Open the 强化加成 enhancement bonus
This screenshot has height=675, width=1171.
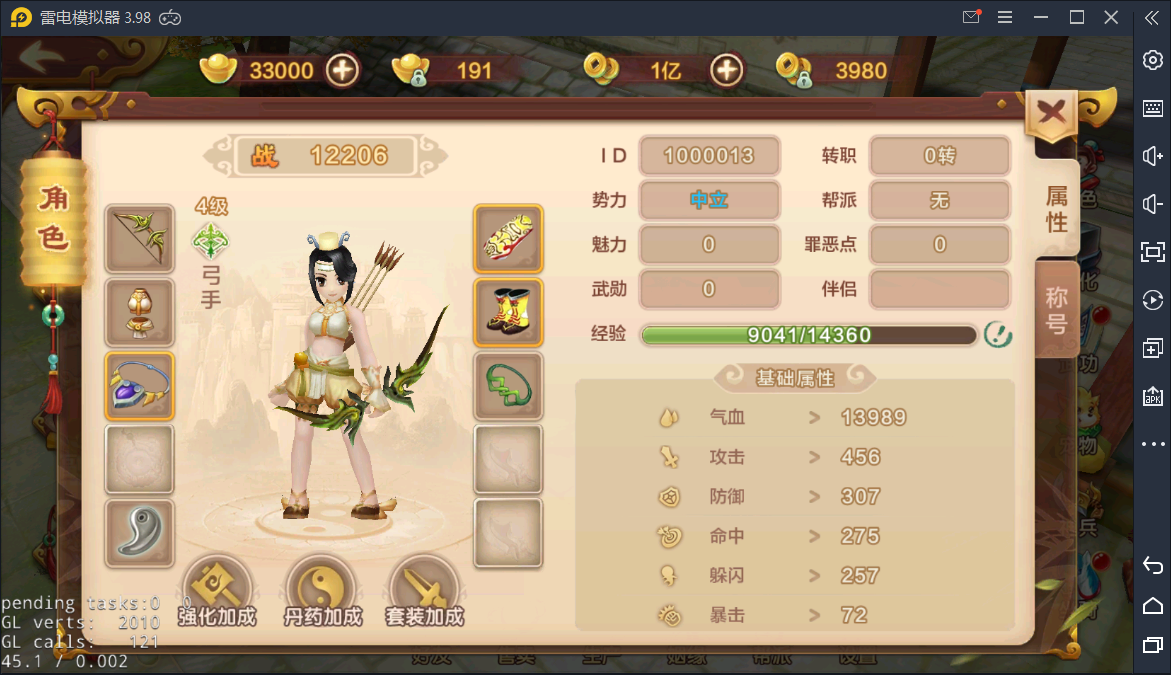(217, 592)
